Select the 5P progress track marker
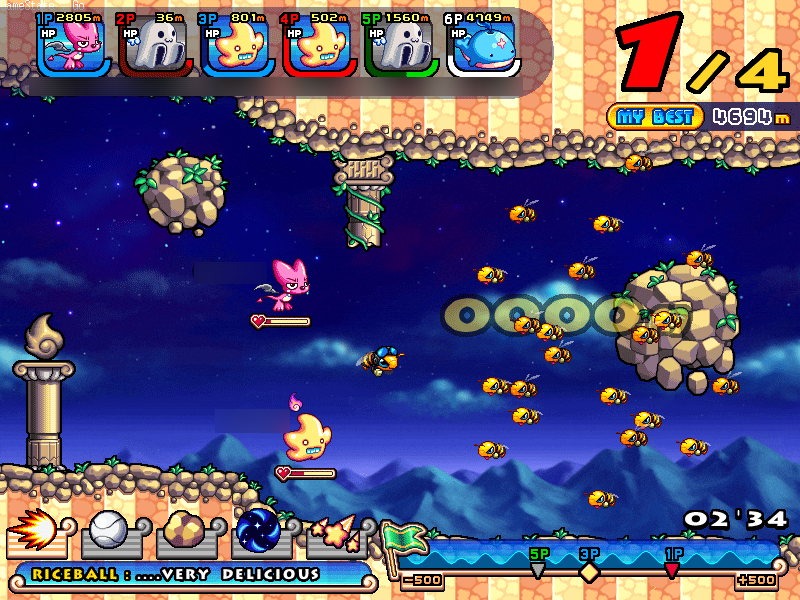The width and height of the screenshot is (800, 600). (538, 569)
